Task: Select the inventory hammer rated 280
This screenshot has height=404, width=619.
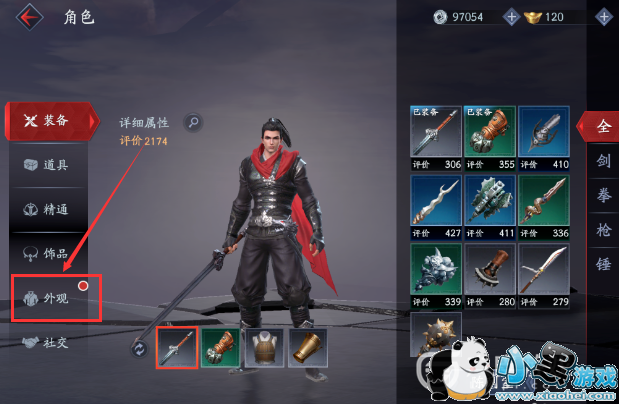Action: click(x=489, y=273)
